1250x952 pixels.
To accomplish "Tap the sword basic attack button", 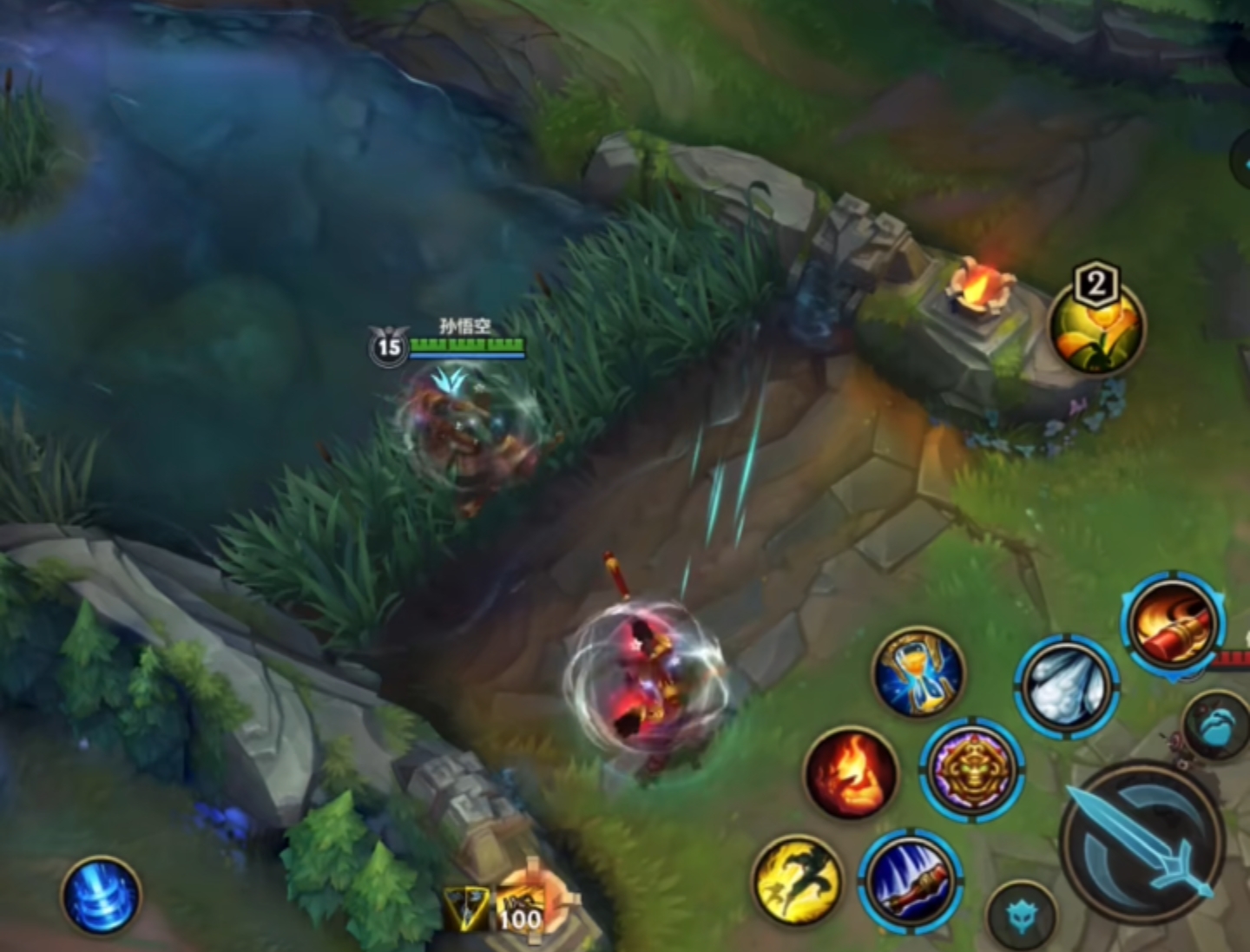I will coord(1143,839).
